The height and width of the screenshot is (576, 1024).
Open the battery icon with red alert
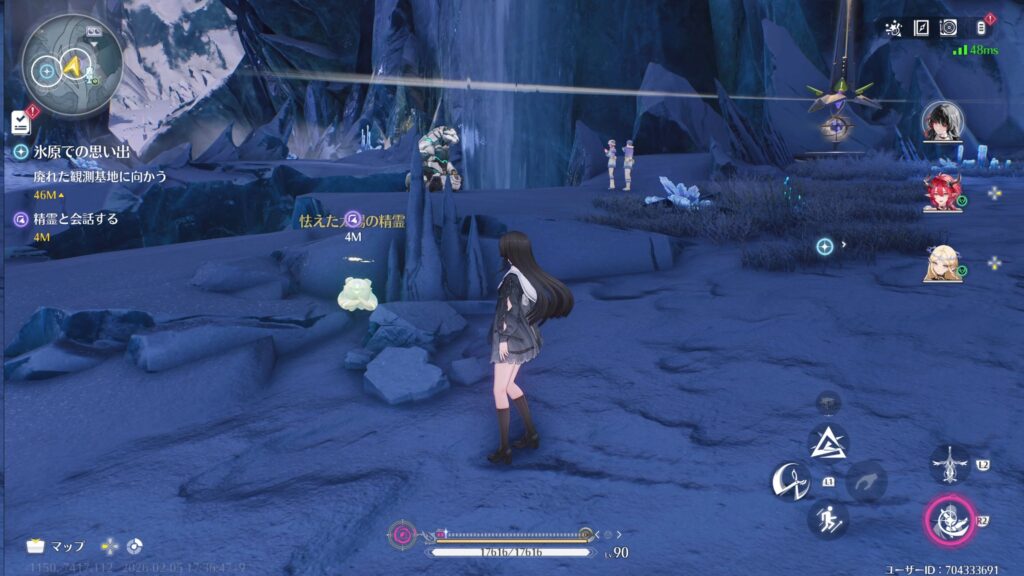pyautogui.click(x=981, y=28)
